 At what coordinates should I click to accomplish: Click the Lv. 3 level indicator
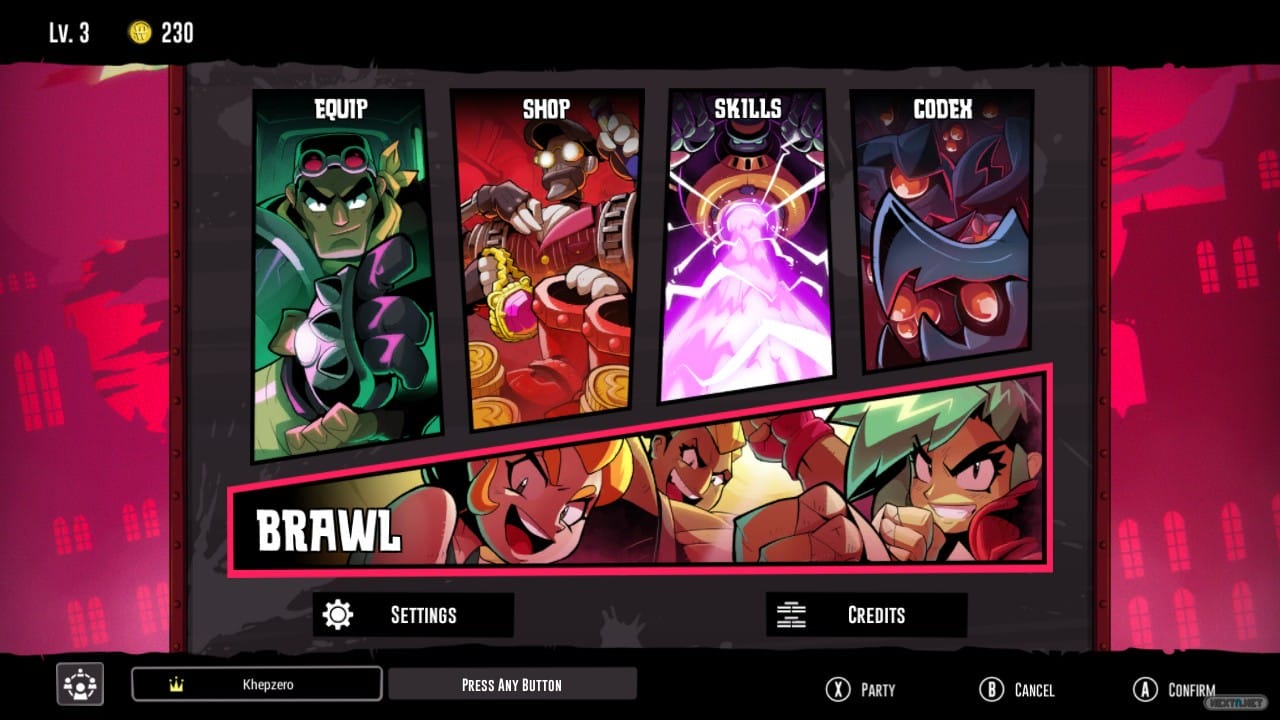[67, 32]
